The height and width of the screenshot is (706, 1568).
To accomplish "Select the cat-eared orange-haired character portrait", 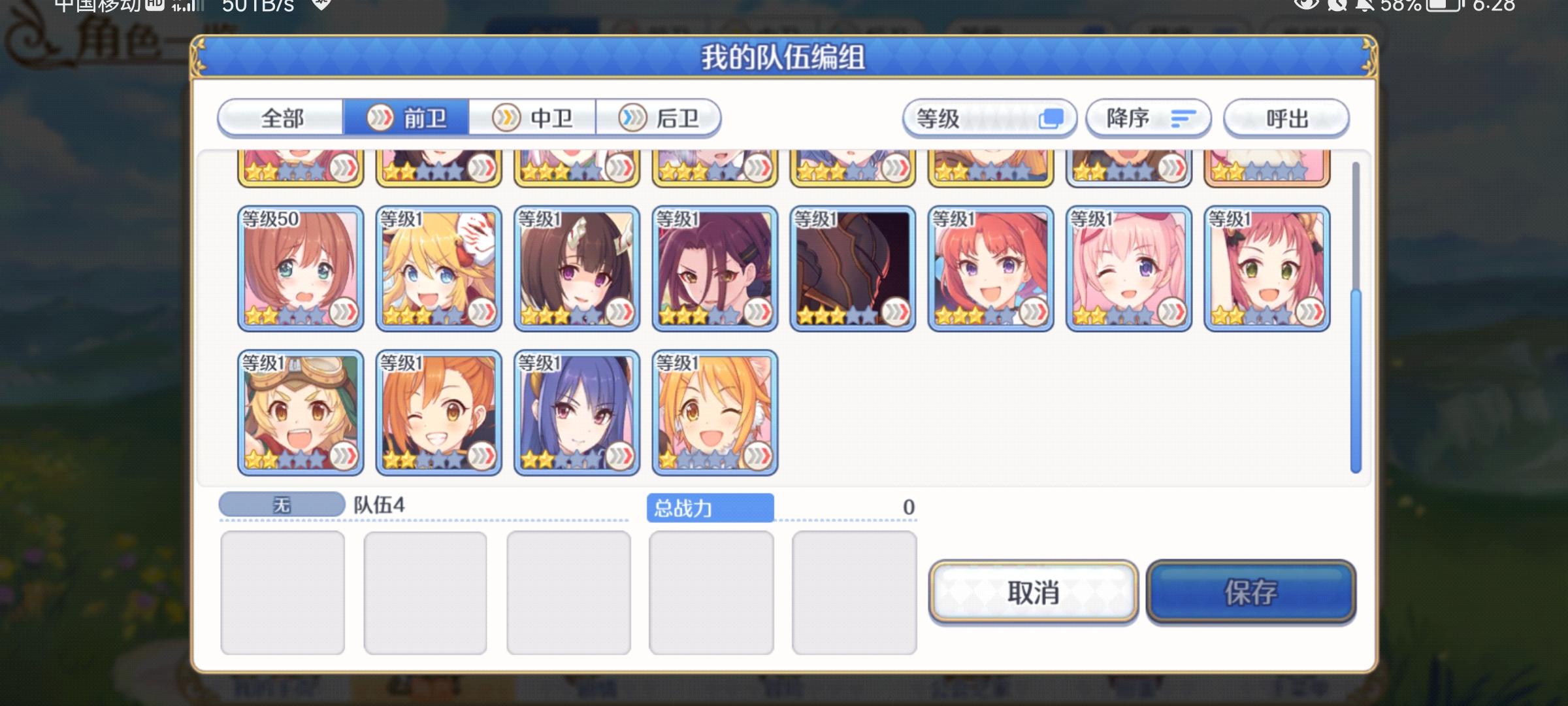I will (x=714, y=411).
